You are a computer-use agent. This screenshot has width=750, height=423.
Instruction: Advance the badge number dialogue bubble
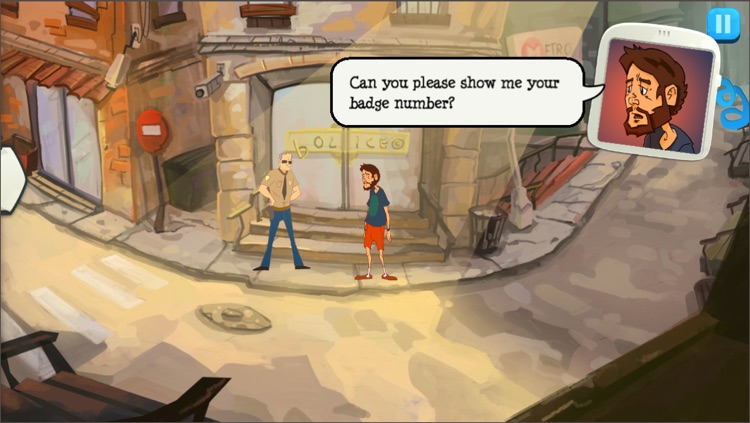(460, 90)
